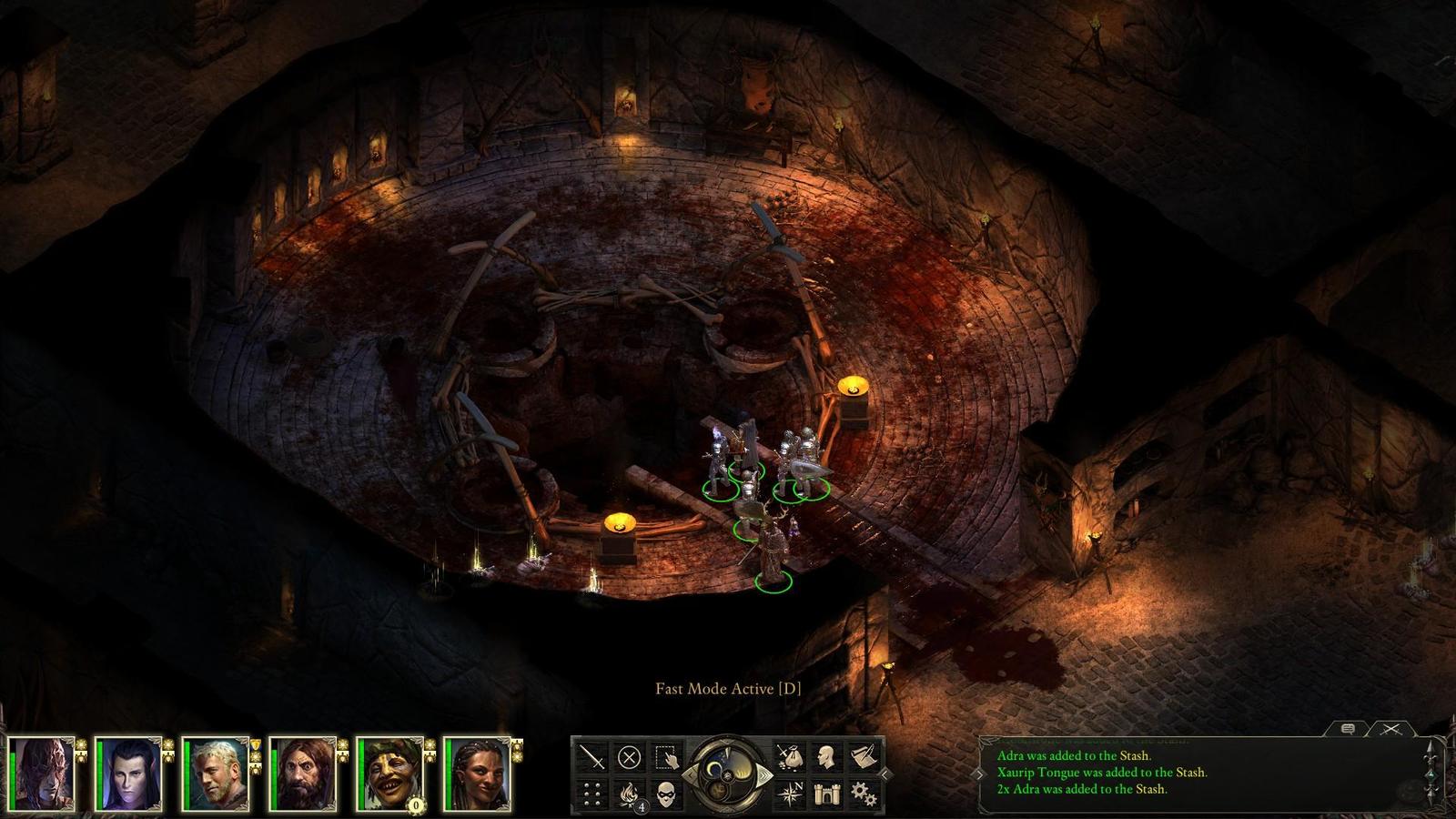
Task: Open the six-dot party formation selector
Action: pos(592,794)
